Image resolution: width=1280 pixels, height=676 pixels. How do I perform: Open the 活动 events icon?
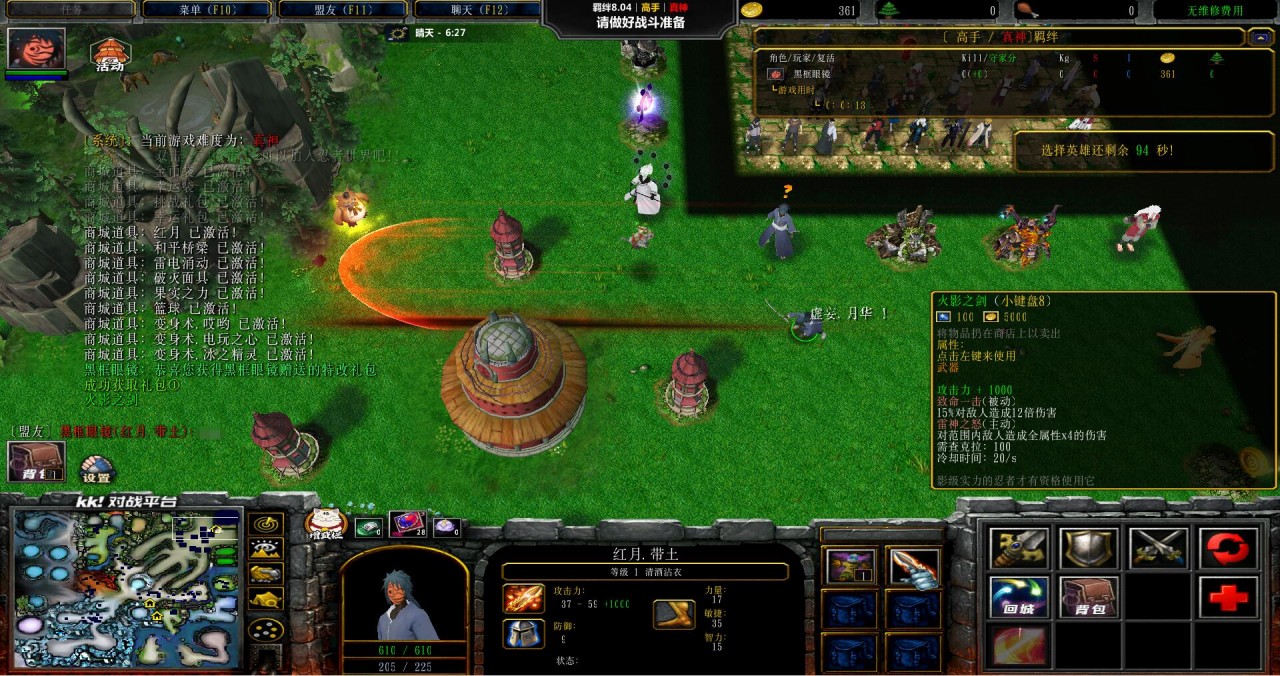point(109,55)
